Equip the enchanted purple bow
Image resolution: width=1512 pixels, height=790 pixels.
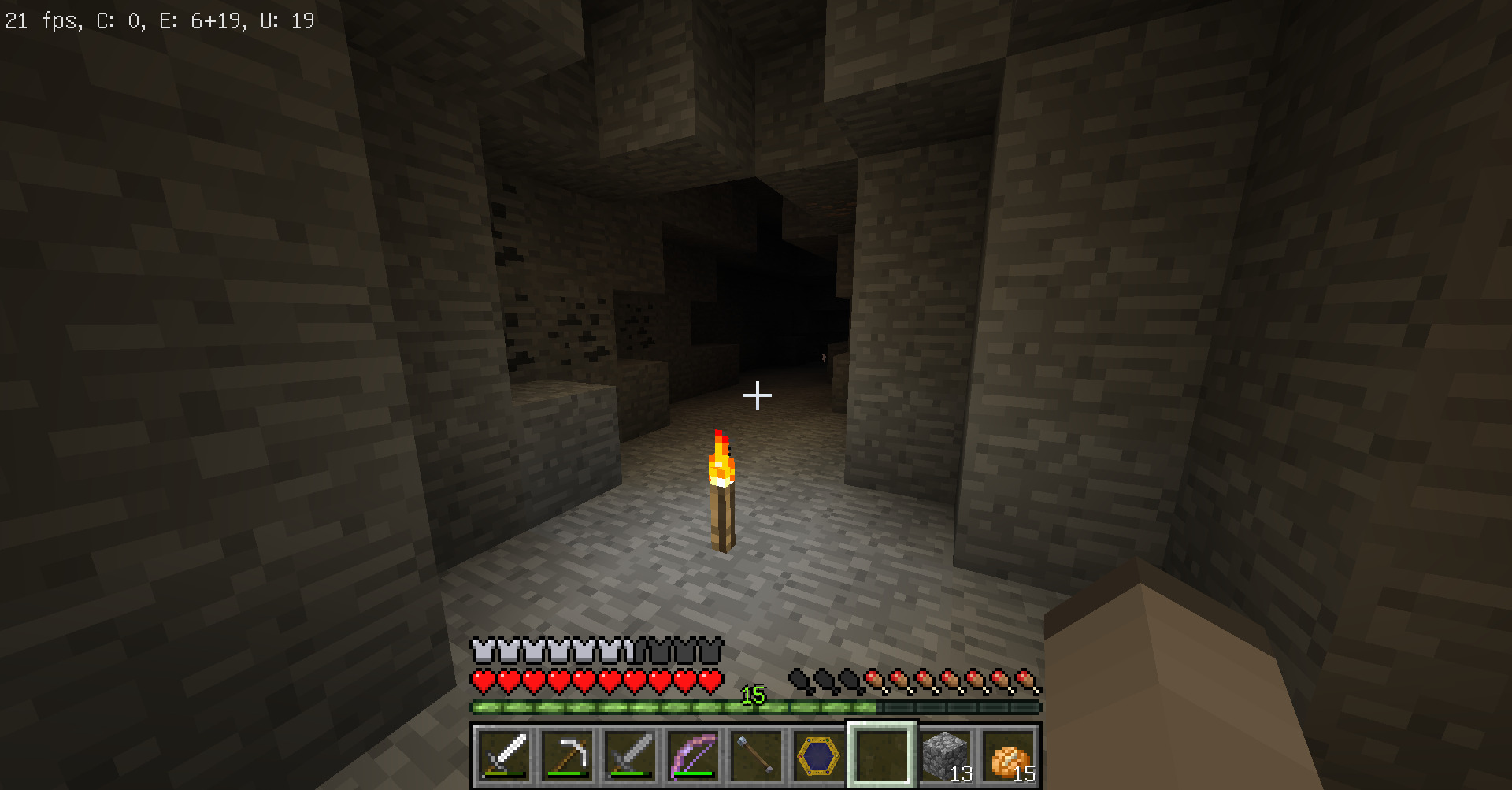click(693, 755)
